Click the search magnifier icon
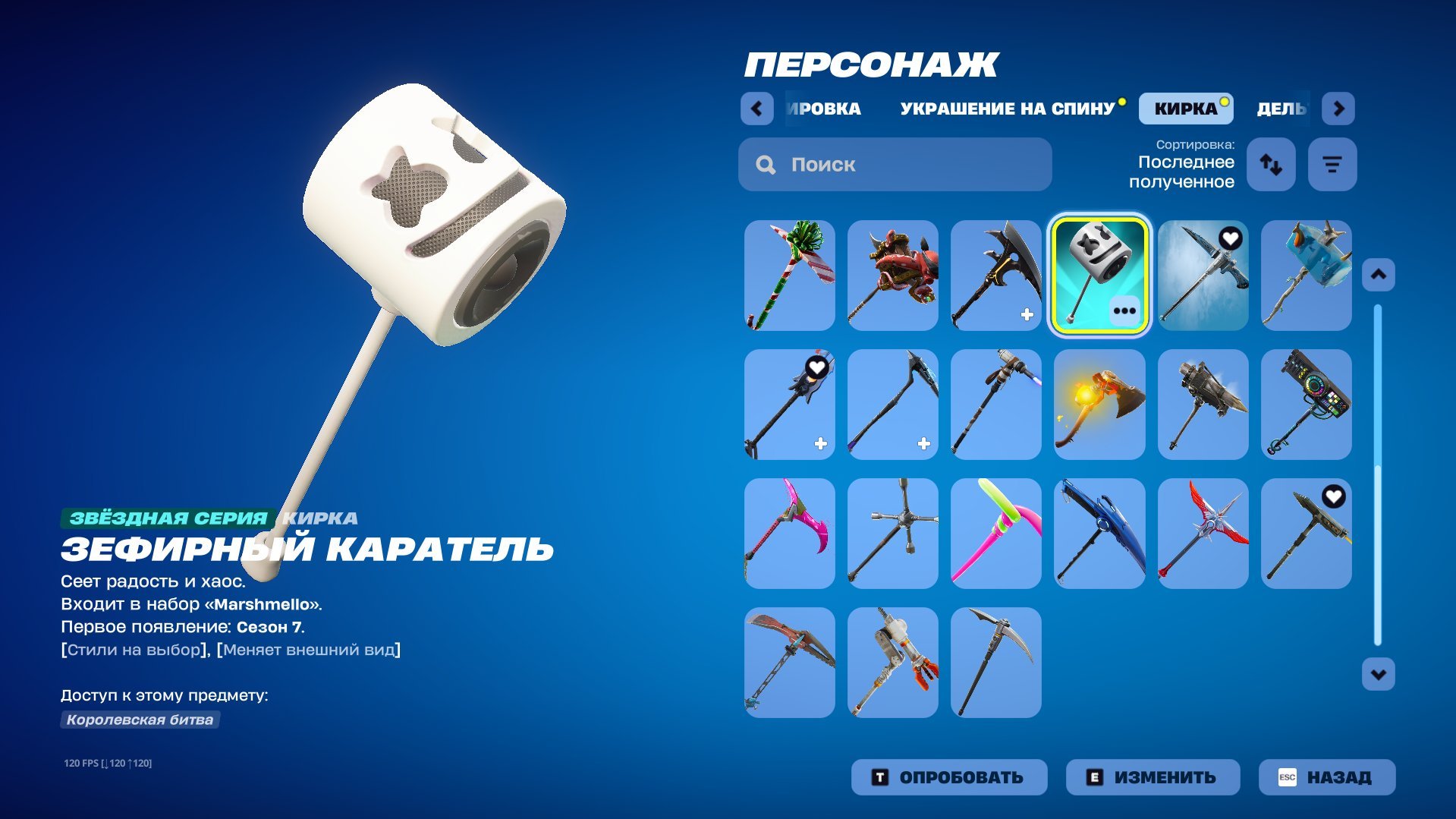 click(x=764, y=164)
